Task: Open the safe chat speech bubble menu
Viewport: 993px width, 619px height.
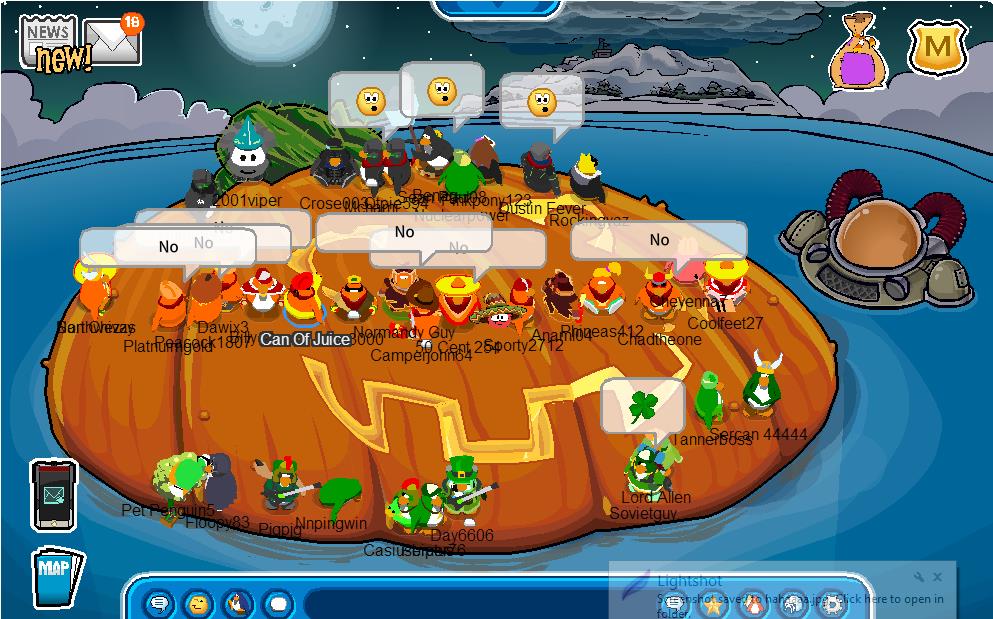Action: (x=160, y=604)
